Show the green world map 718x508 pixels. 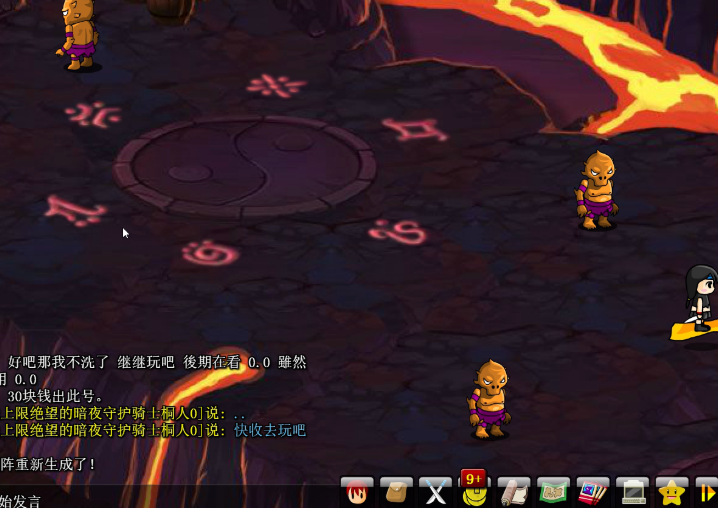(x=553, y=492)
